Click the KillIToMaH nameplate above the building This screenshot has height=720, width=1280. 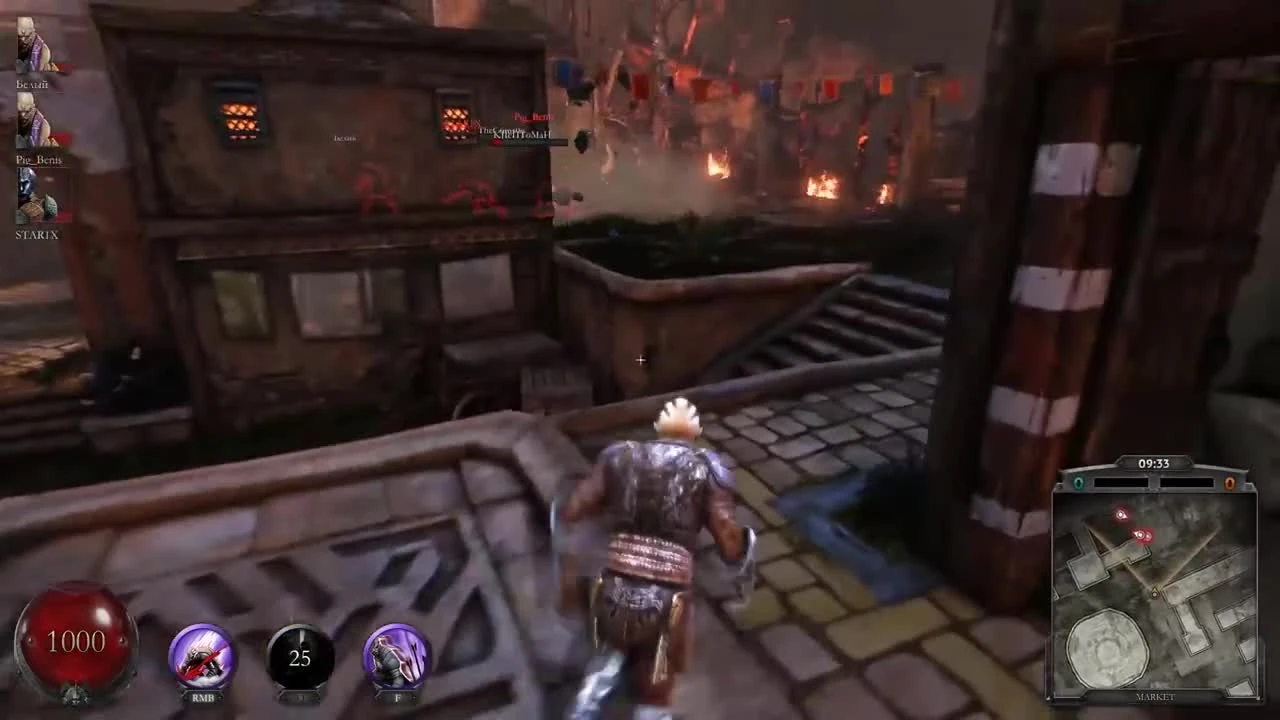(522, 134)
